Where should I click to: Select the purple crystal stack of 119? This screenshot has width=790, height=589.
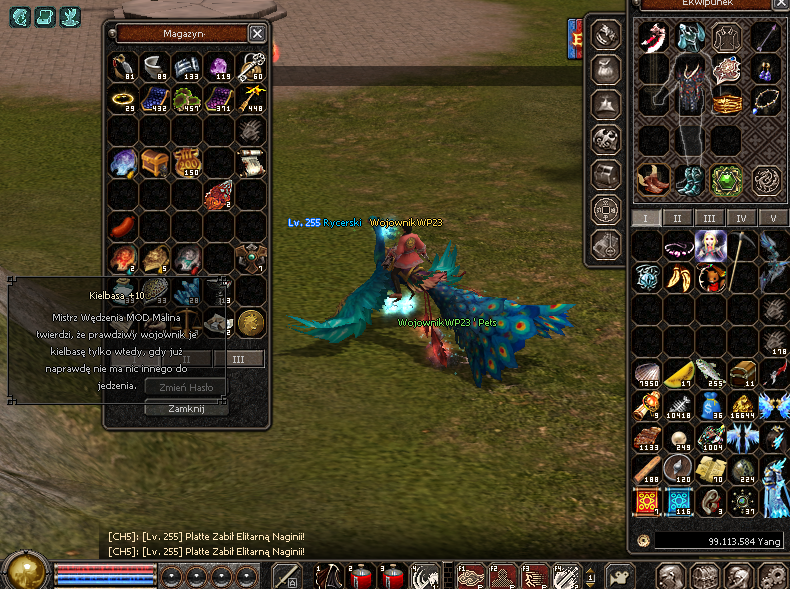218,67
